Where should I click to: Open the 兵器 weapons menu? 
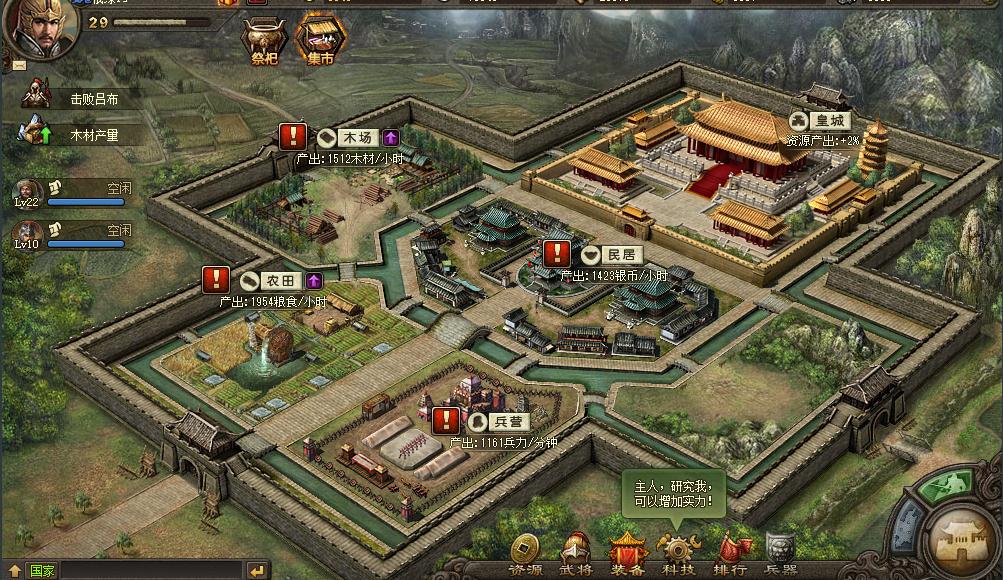coord(782,553)
